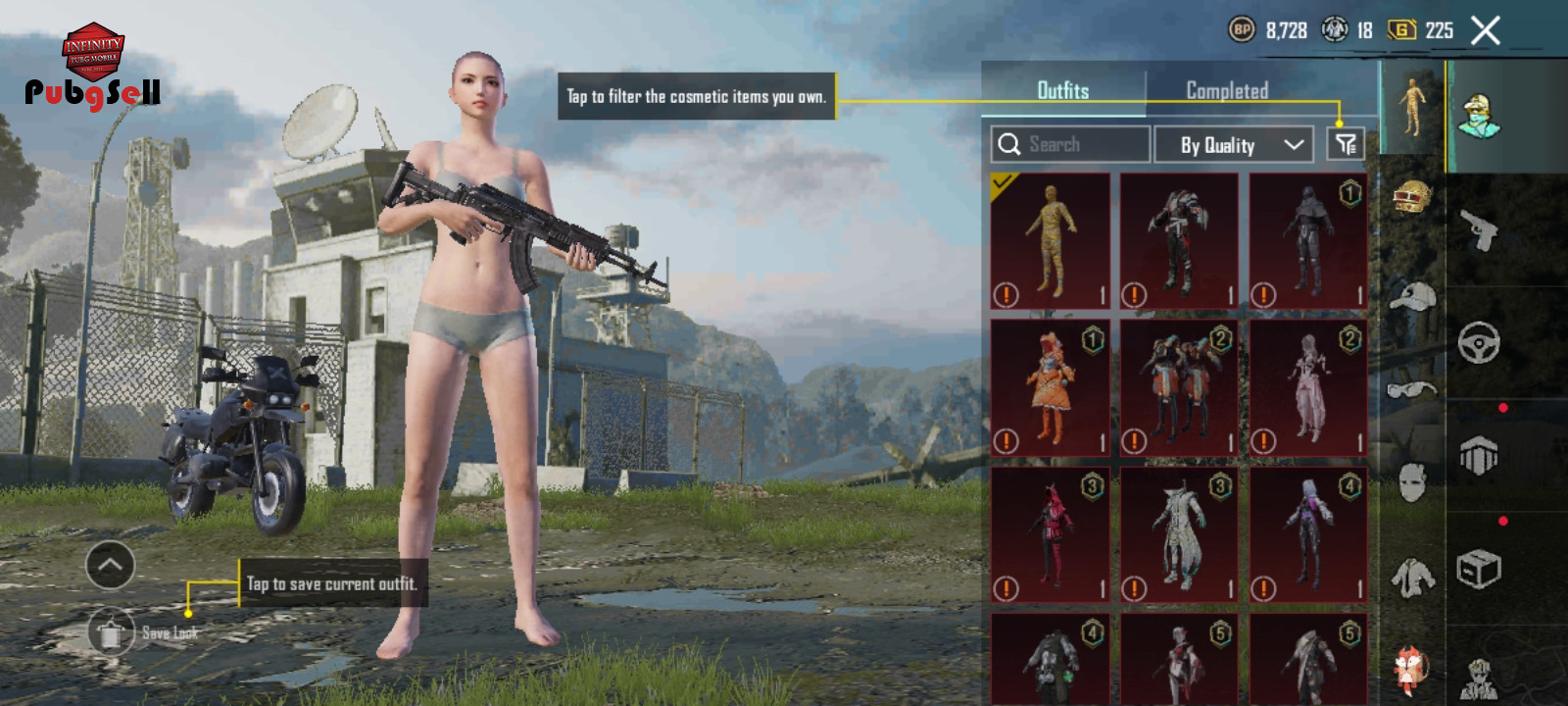Open the supply crate box section
Image resolution: width=1568 pixels, height=706 pixels.
pos(1479,569)
